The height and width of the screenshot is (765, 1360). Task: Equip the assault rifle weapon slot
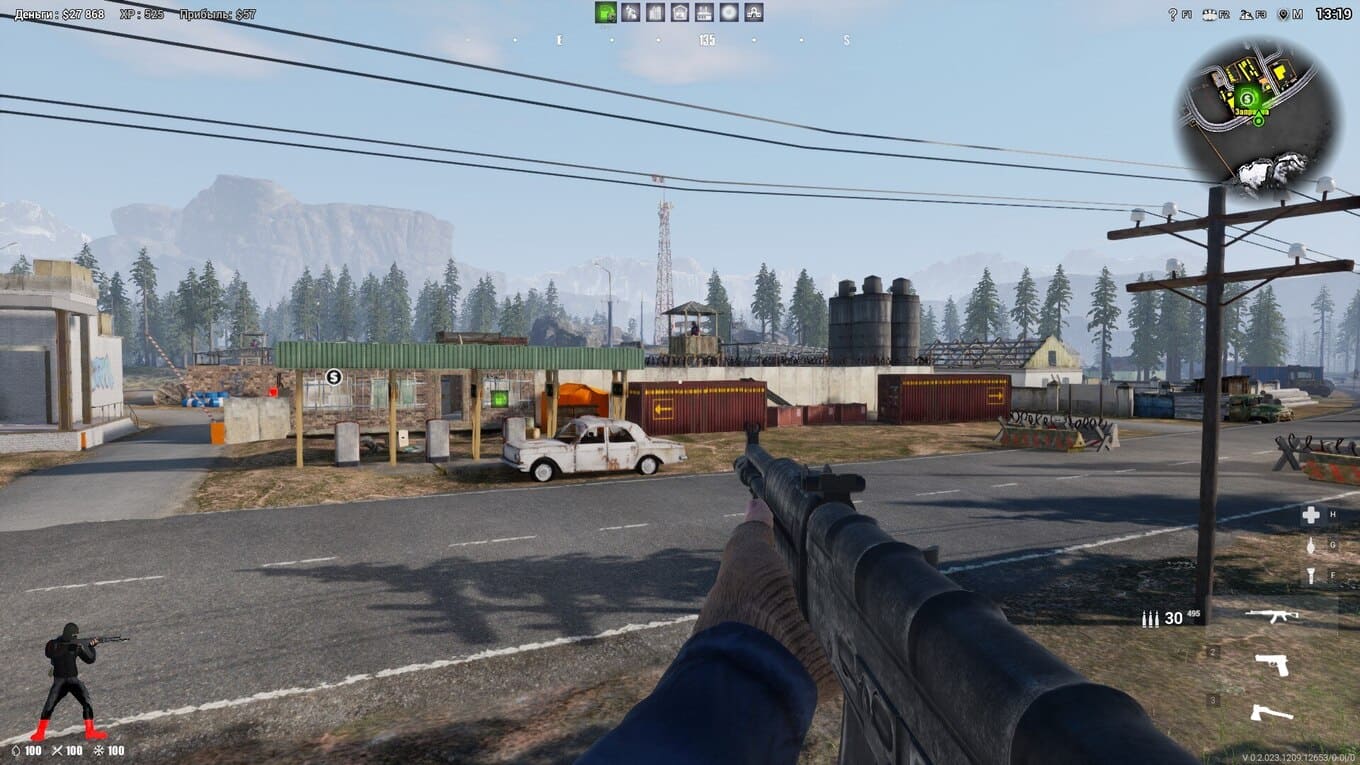[1271, 616]
